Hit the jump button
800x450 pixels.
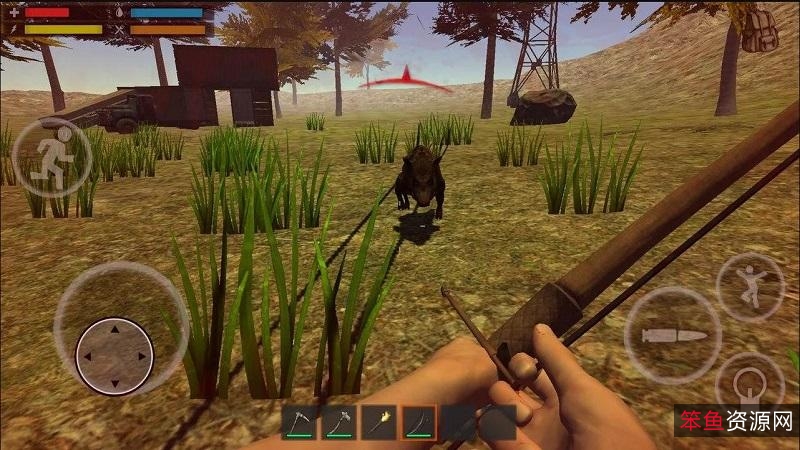click(x=749, y=287)
